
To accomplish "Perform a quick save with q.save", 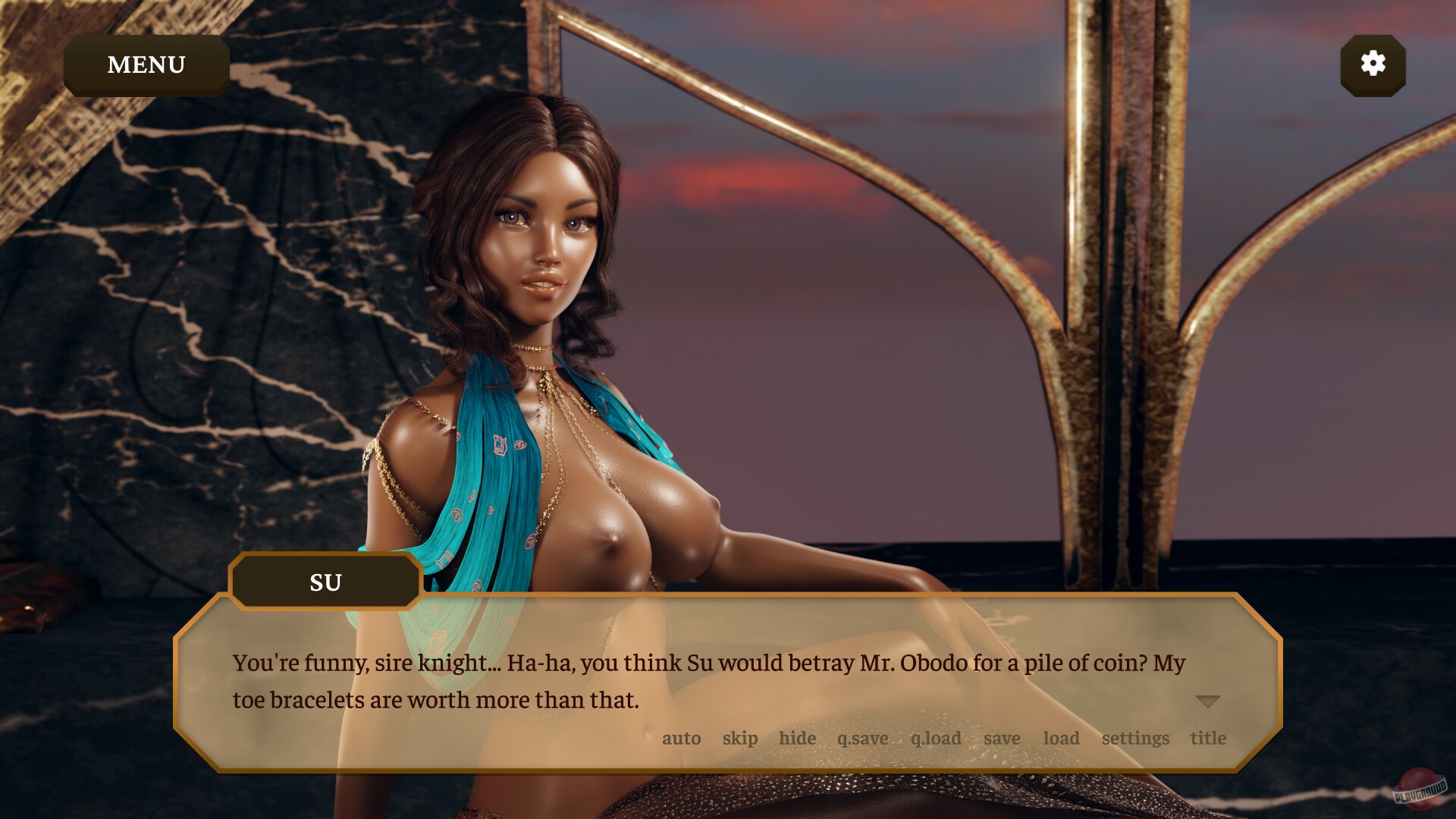I will tap(861, 738).
